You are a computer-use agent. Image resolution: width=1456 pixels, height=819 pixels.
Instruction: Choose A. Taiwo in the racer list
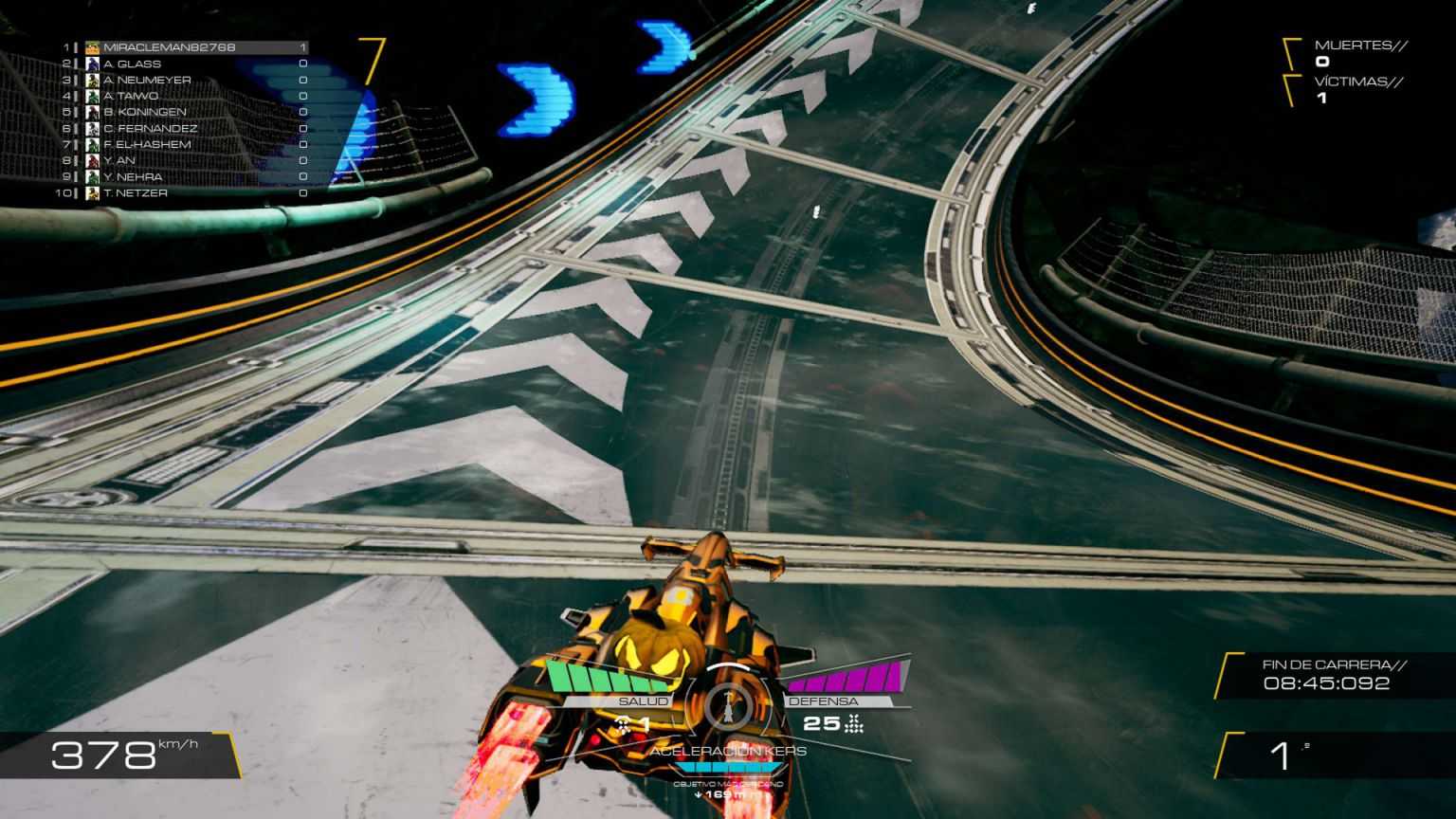pos(131,96)
